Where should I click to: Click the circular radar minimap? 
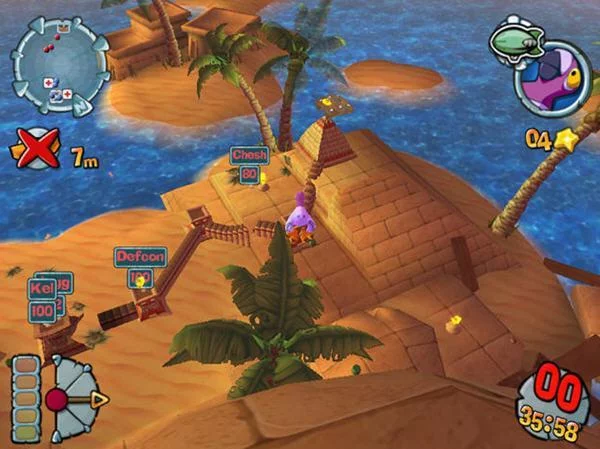pos(58,63)
